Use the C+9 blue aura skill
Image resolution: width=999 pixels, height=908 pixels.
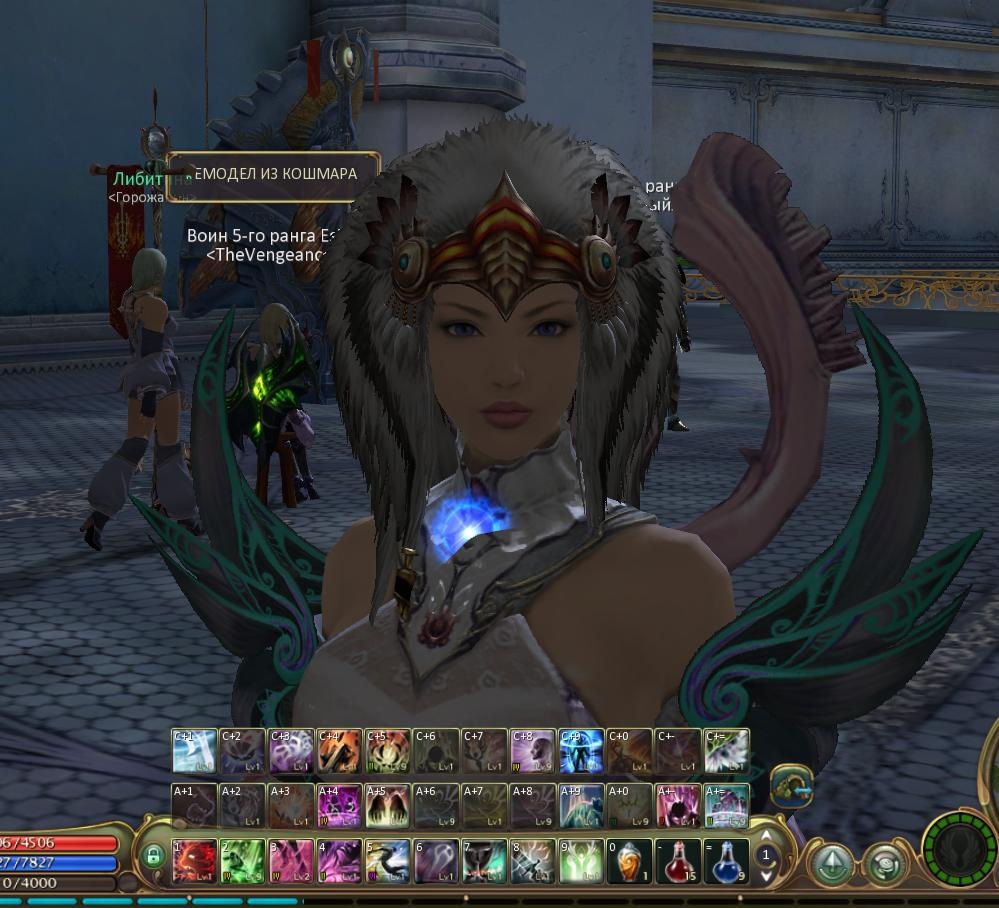582,751
